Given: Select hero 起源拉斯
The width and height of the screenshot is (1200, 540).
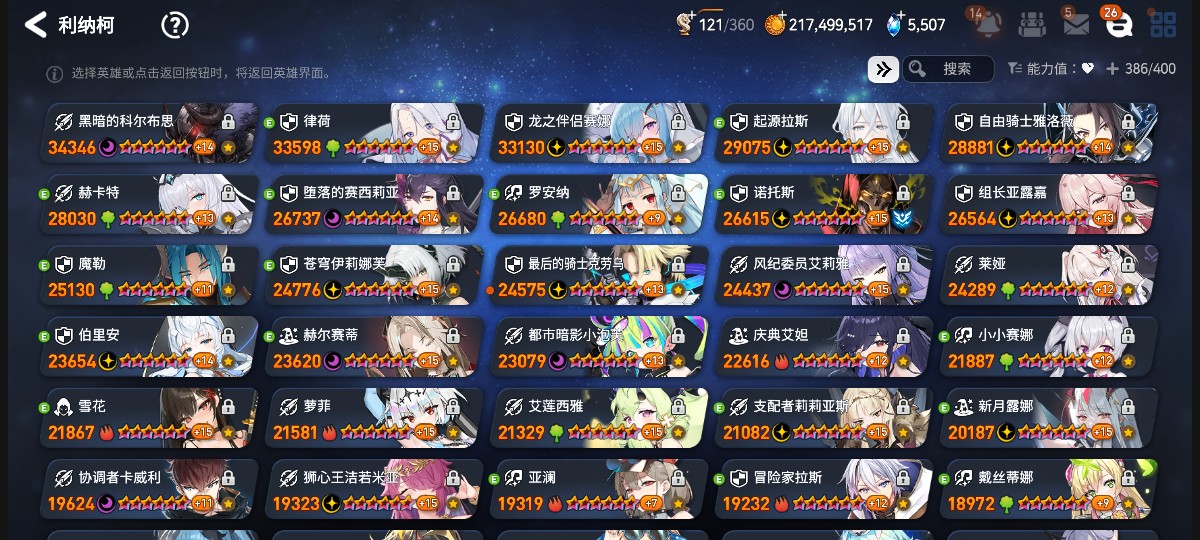Looking at the screenshot, I should tap(826, 133).
